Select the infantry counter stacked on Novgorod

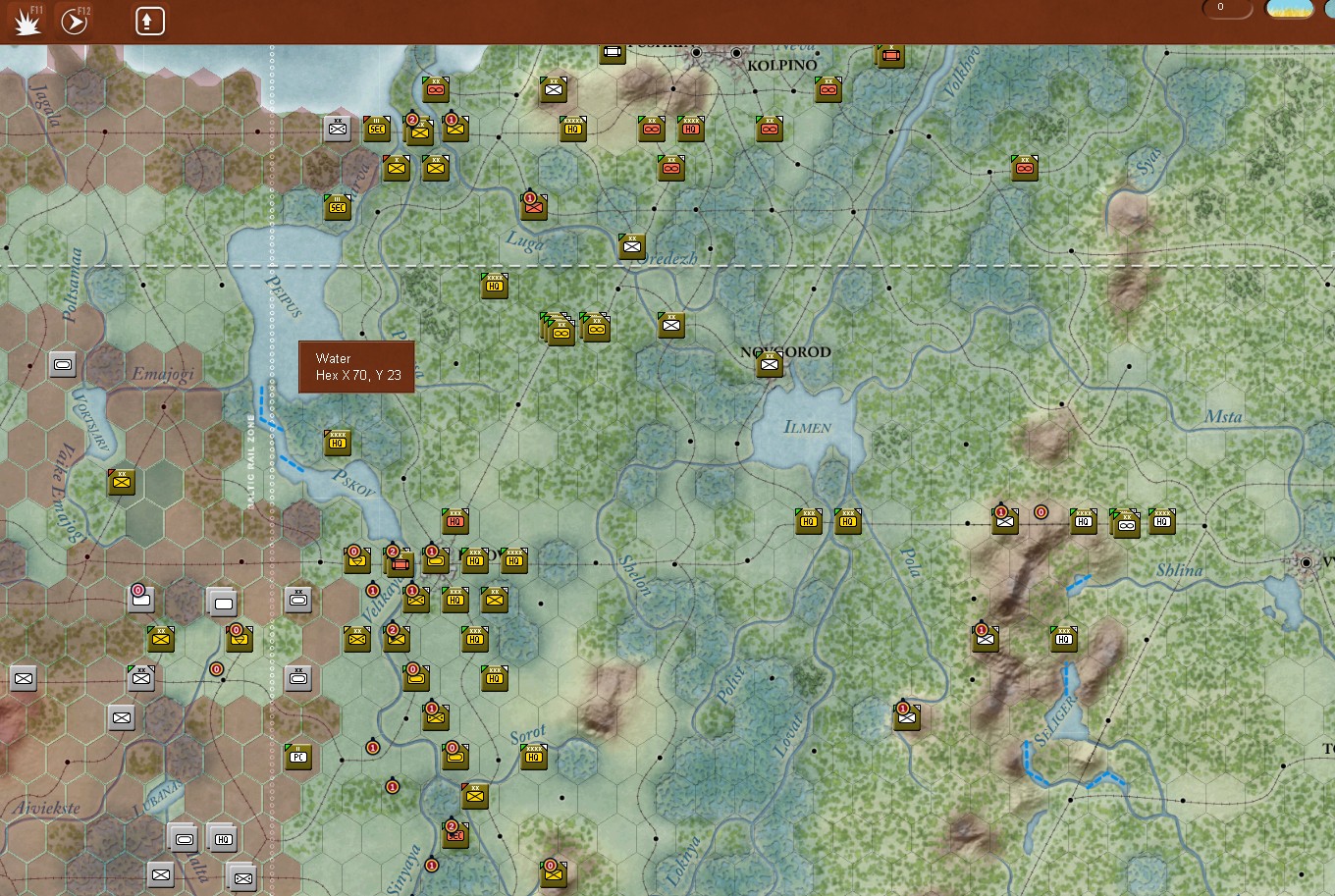point(770,364)
